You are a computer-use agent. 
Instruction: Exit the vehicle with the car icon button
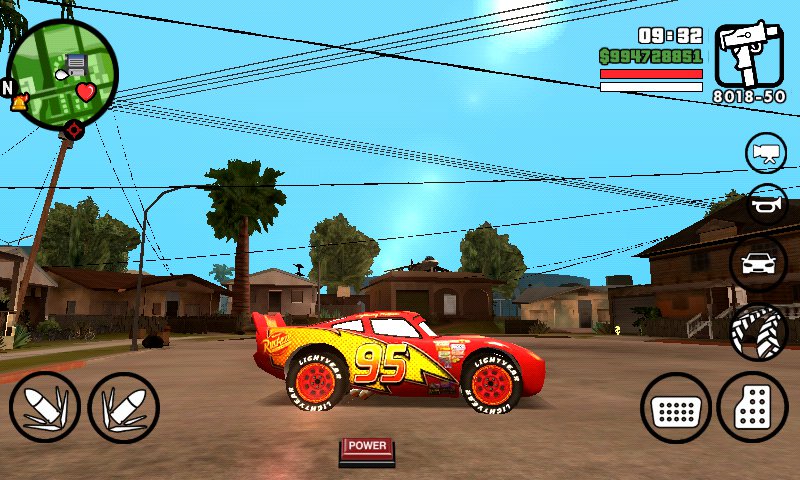pyautogui.click(x=759, y=264)
